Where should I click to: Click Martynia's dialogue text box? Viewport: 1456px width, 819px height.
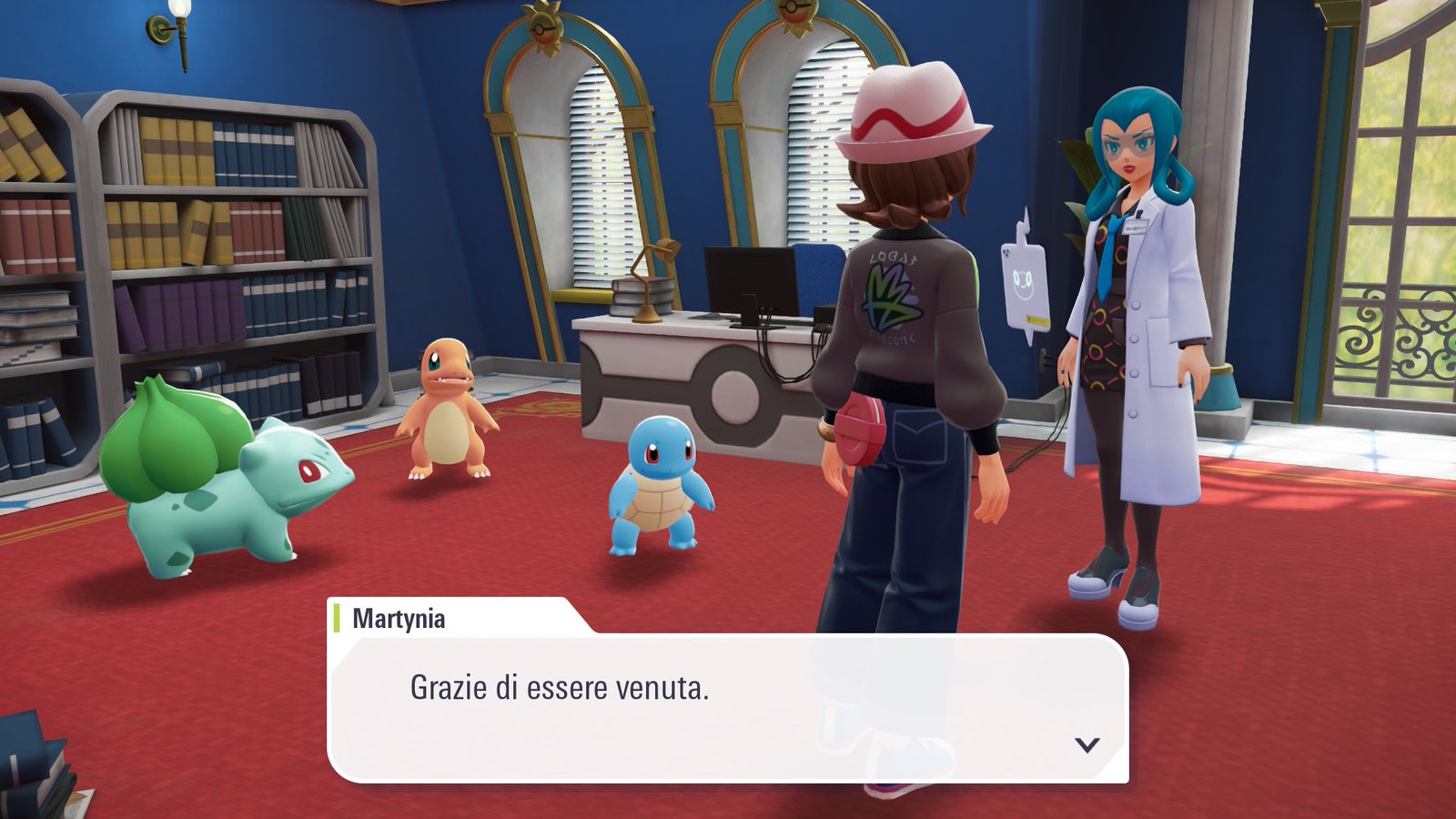[726, 707]
